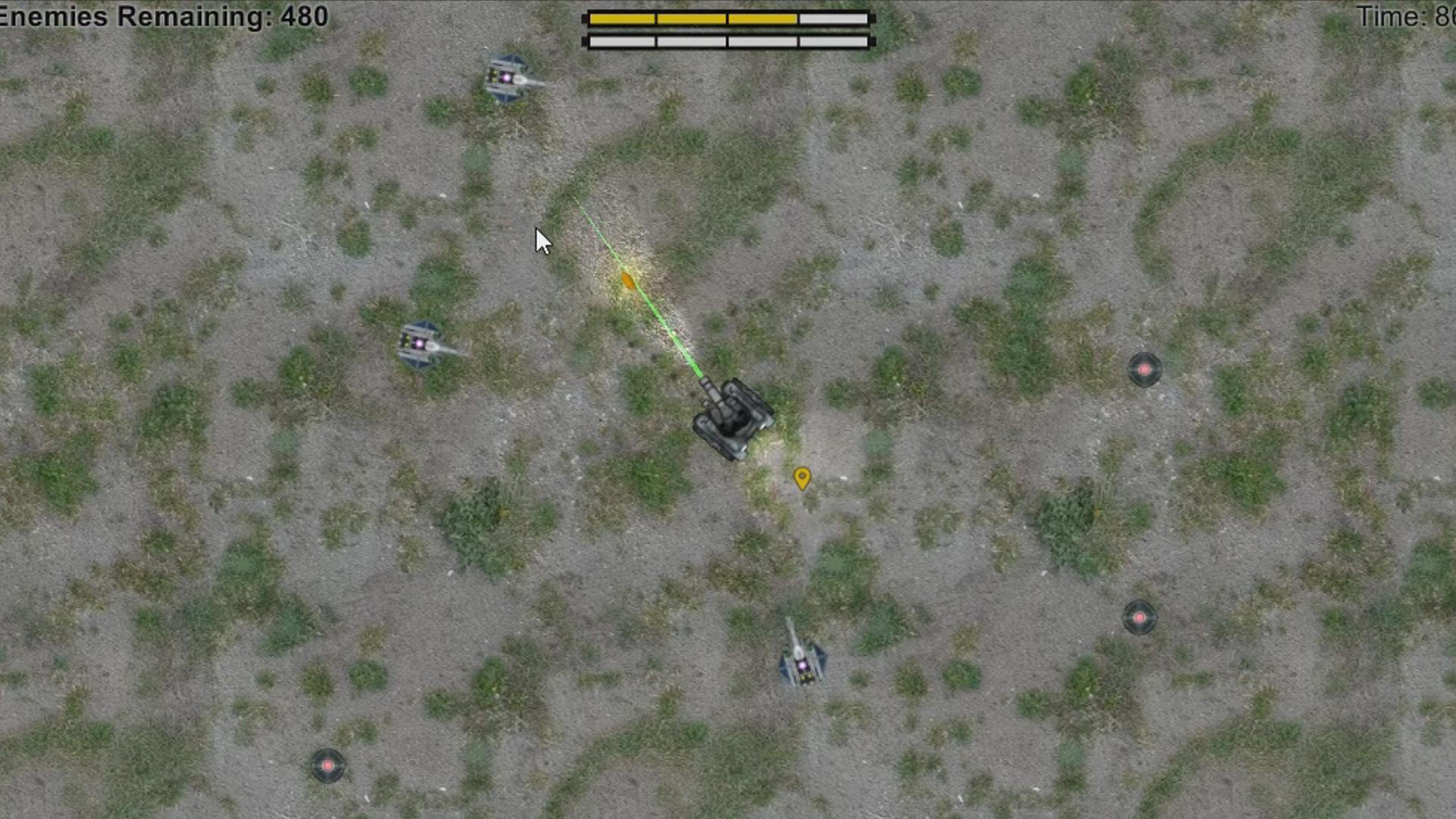Viewport: 1456px width, 819px height.
Task: Select the red mine in the lower-right area
Action: tap(1138, 617)
